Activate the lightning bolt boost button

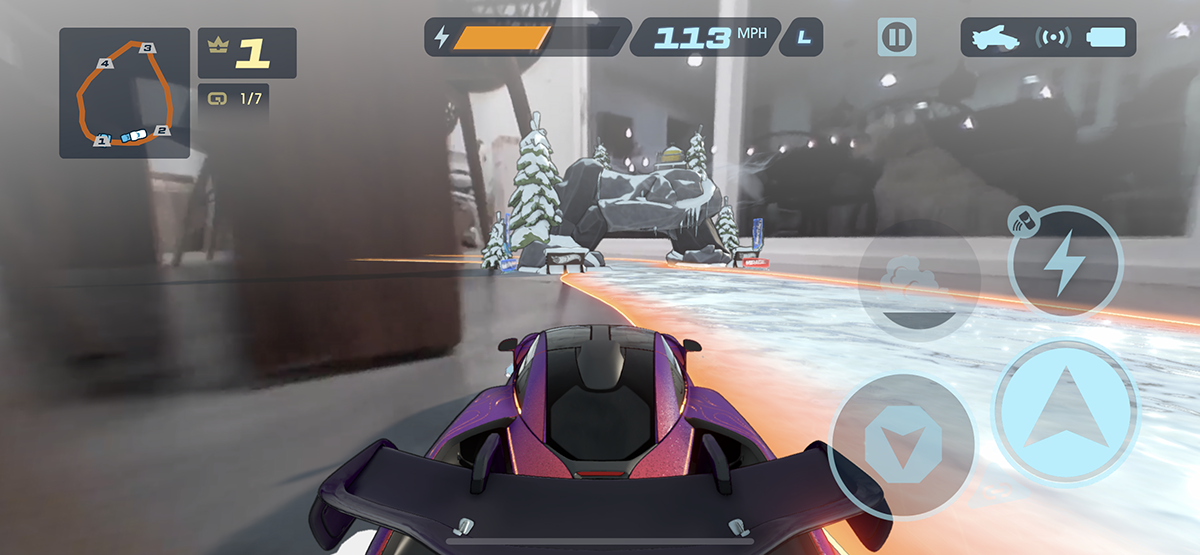coord(1065,262)
